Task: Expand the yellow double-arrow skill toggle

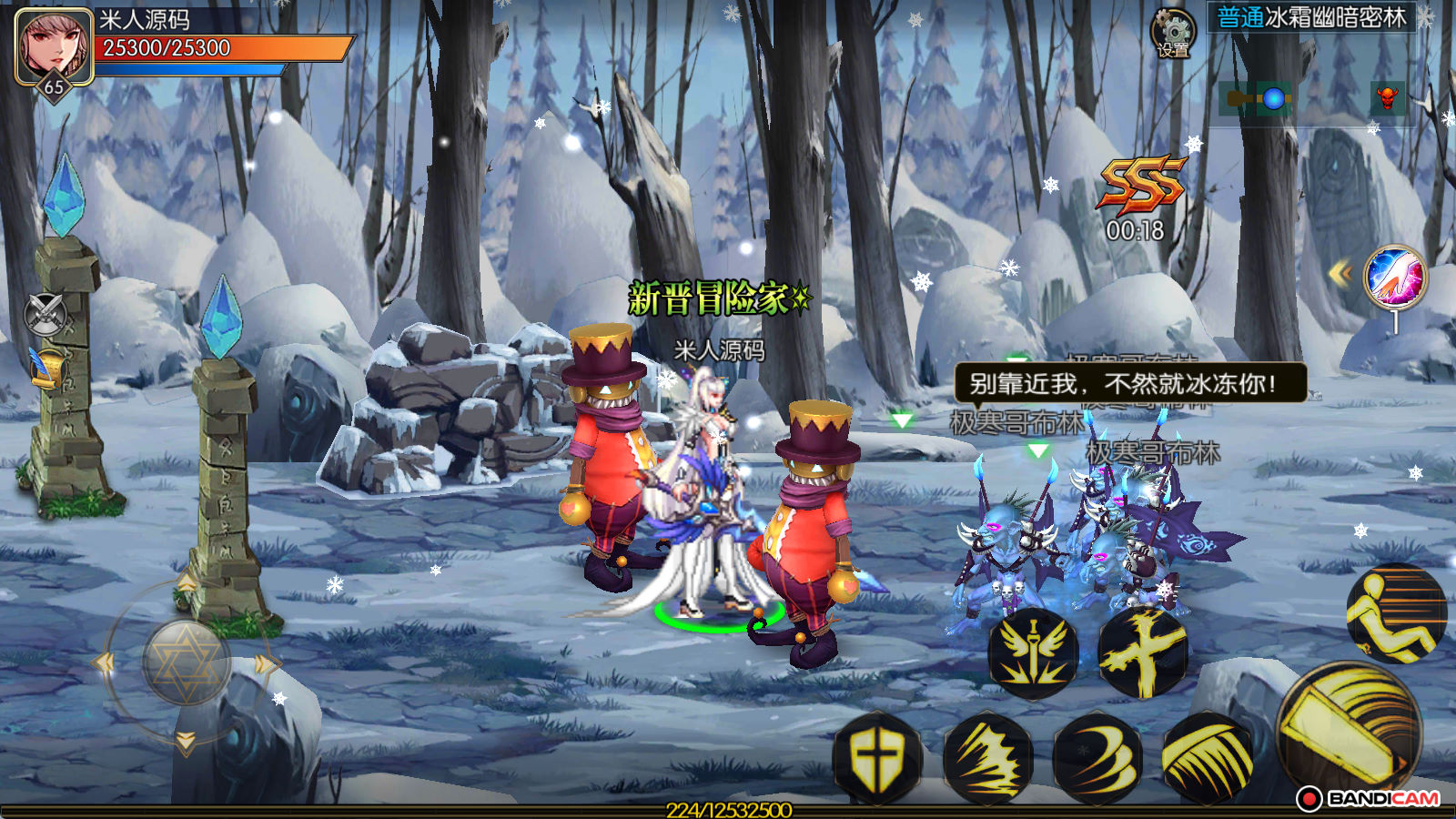Action: [x=1340, y=273]
